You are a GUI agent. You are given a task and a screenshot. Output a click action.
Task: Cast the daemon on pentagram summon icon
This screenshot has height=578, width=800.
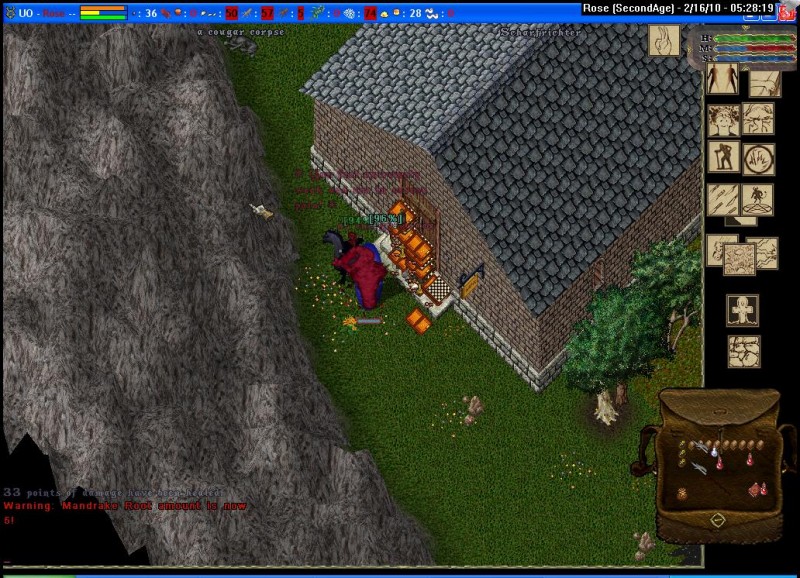pos(758,198)
